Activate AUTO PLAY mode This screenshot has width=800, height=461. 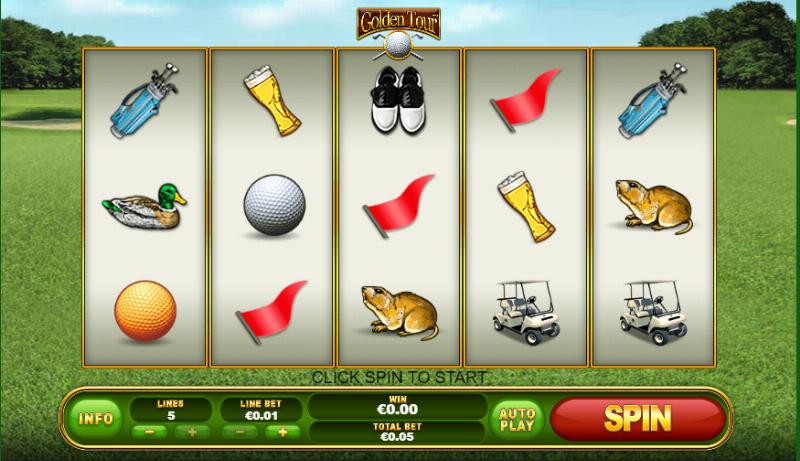[x=516, y=418]
